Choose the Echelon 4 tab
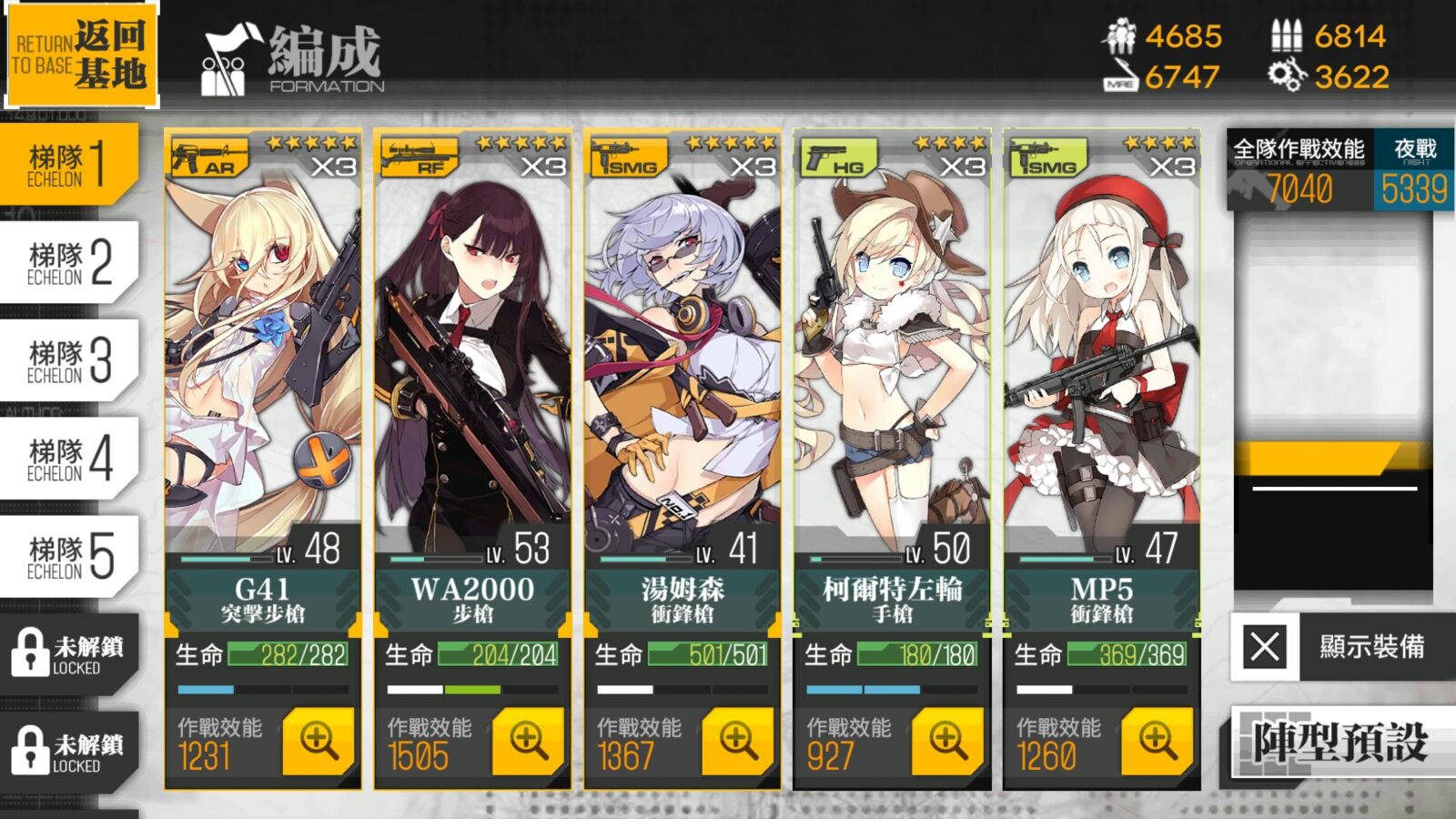Viewport: 1456px width, 819px height. click(x=69, y=460)
